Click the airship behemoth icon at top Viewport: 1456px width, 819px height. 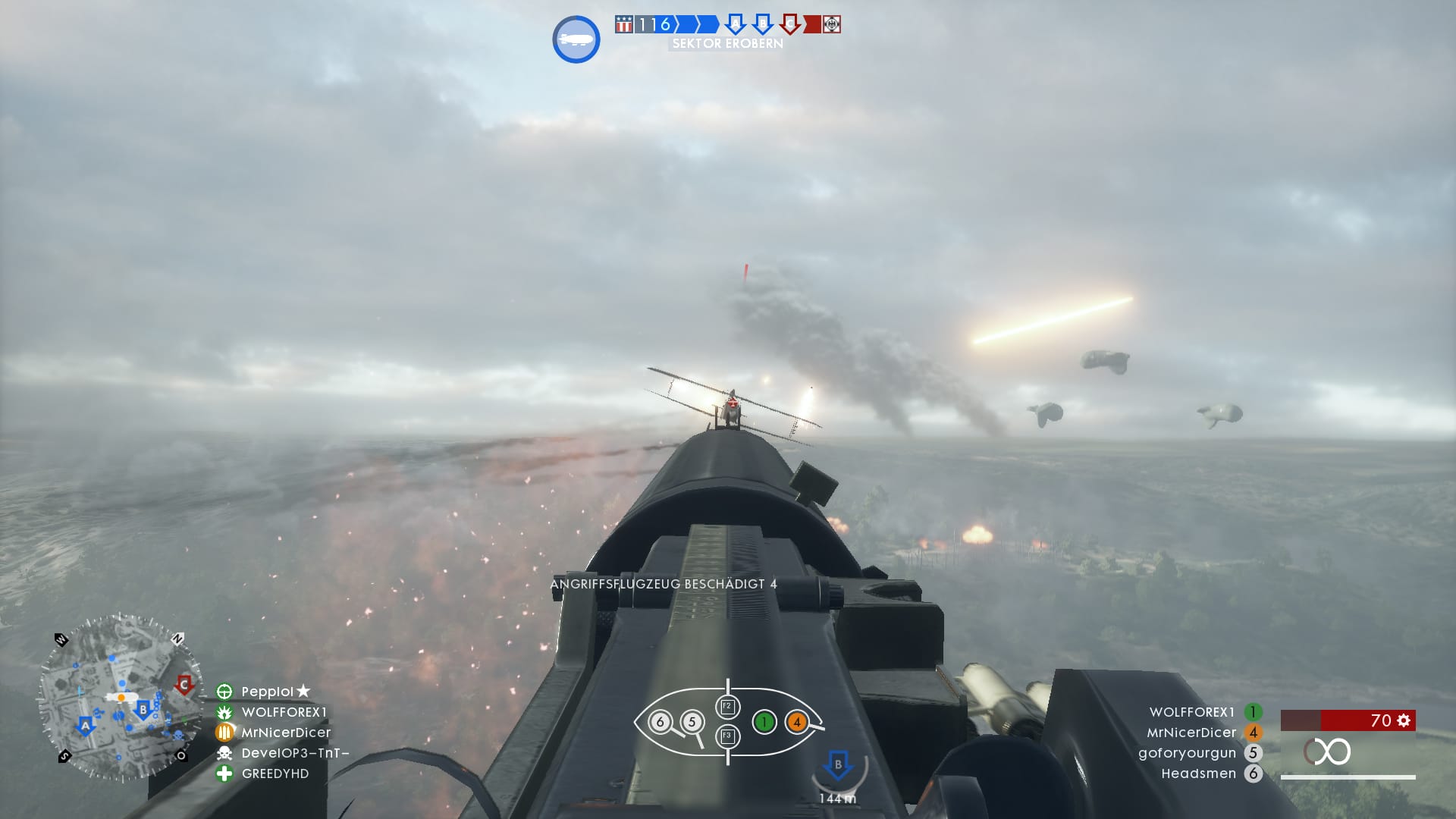point(576,39)
